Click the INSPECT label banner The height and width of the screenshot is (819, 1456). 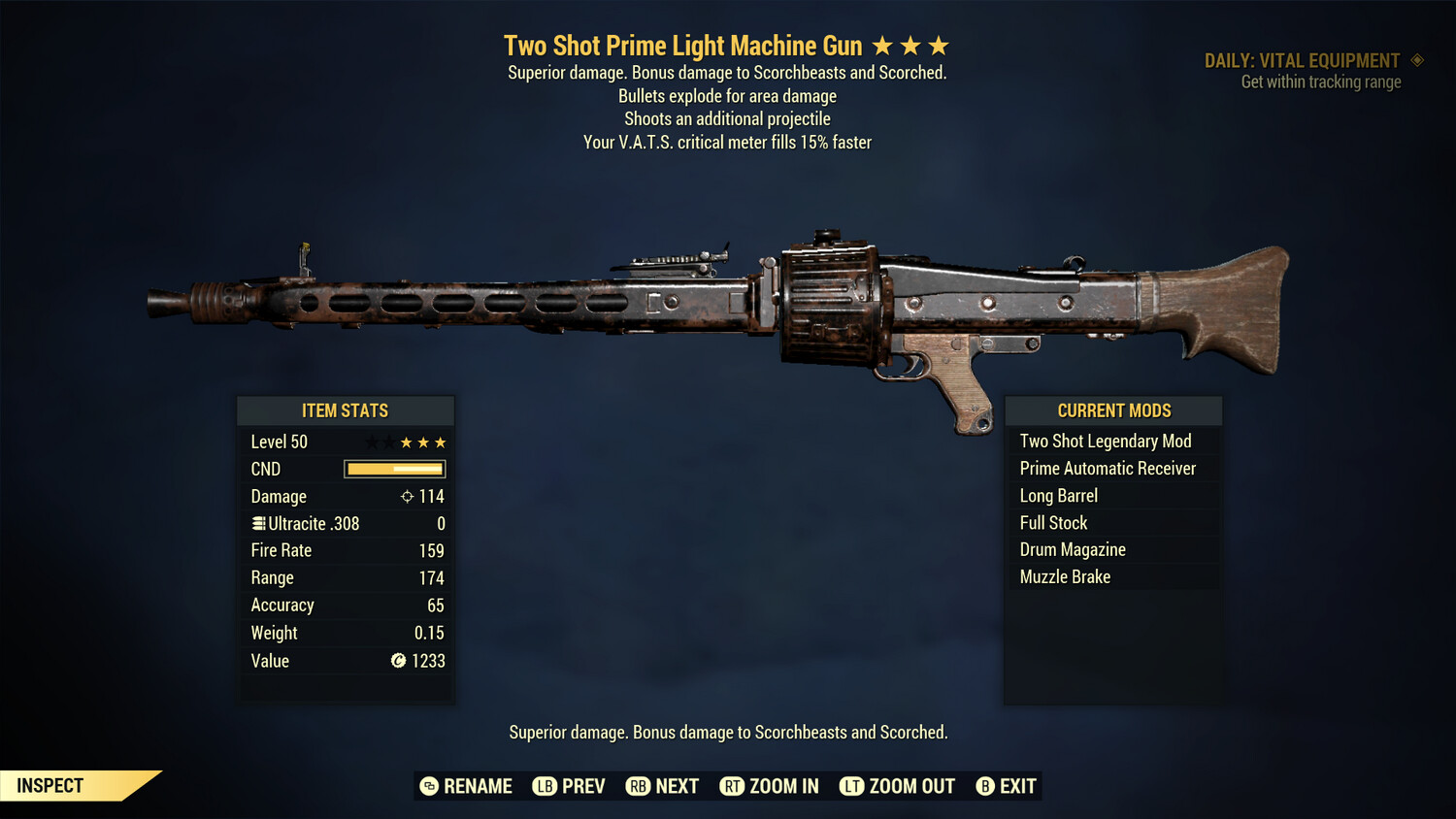50,785
